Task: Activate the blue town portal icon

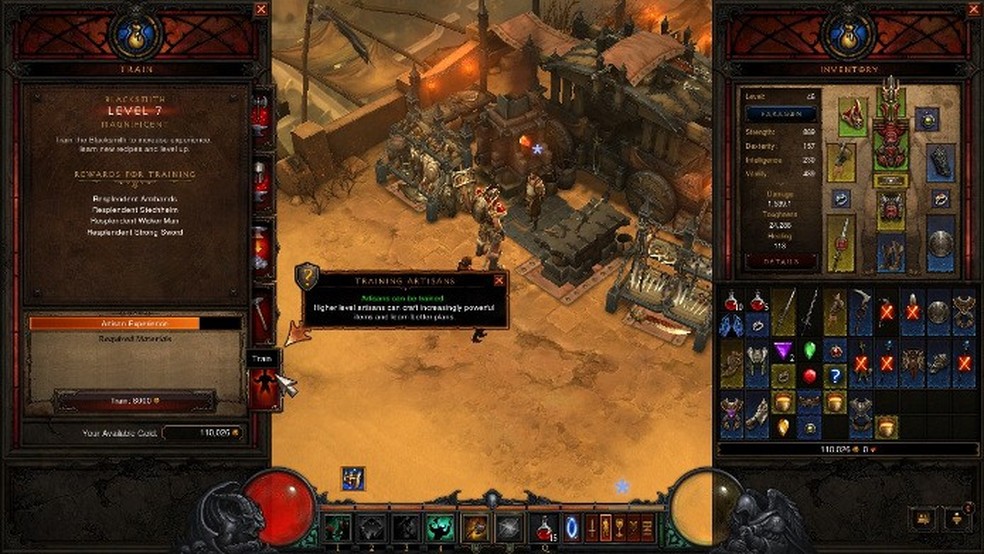Action: 572,526
